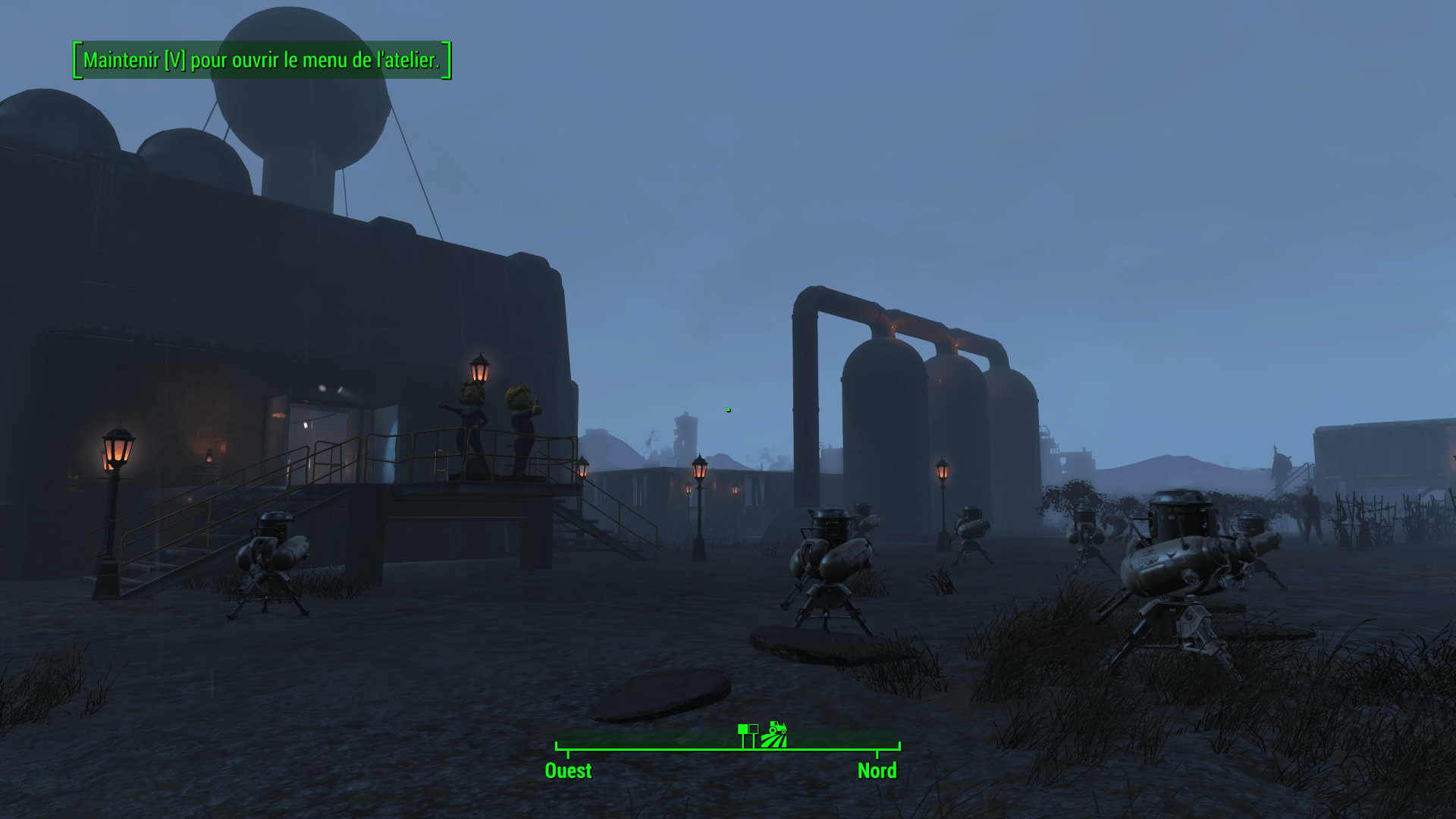Click the Nord label on the compass
The image size is (1456, 819).
[x=877, y=770]
